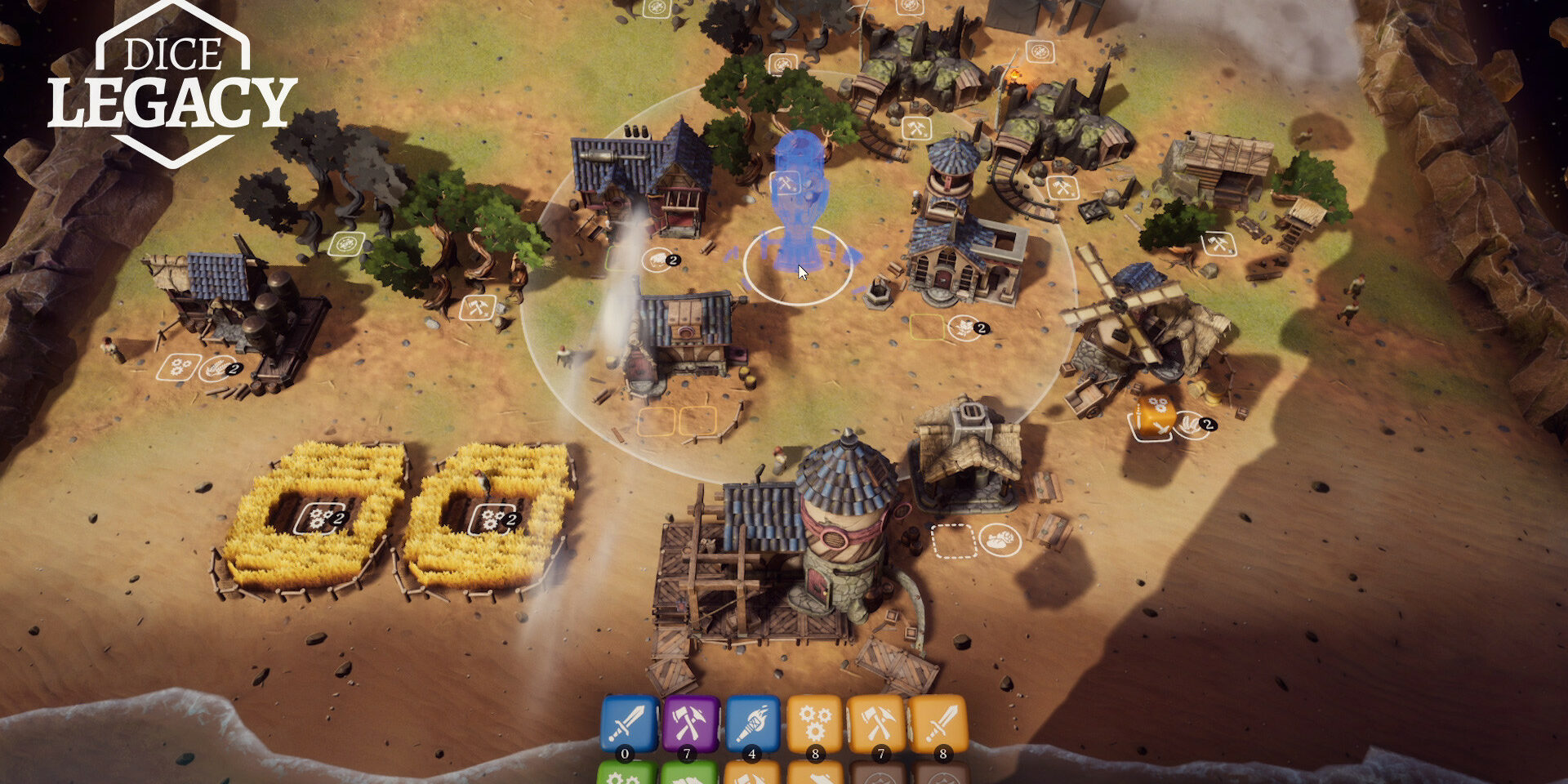Click the orange die placed at the windmill
Image resolution: width=1568 pixels, height=784 pixels.
coord(1156,416)
